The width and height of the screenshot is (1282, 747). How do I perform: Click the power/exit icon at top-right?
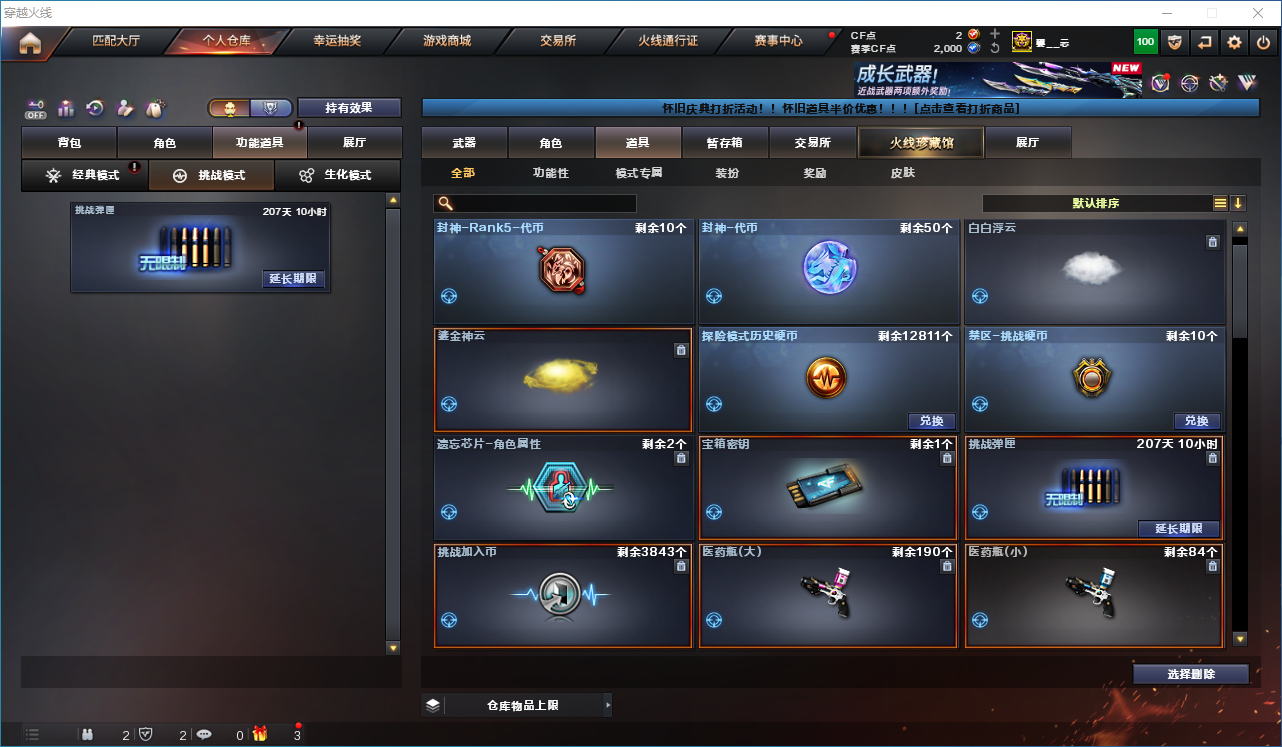pos(1263,42)
